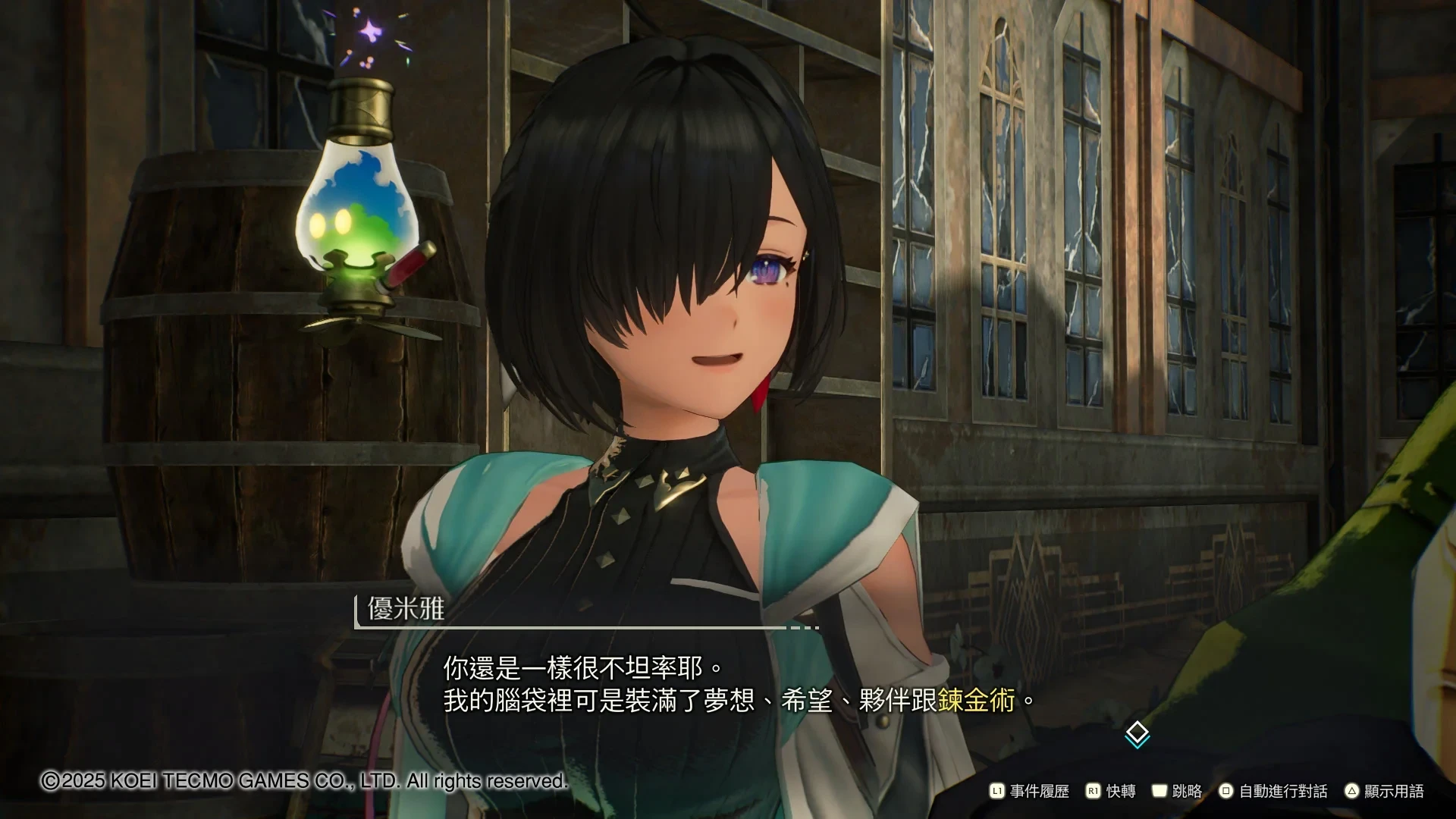This screenshot has width=1456, height=819.
Task: Advance dialogue with the diamond continue indicator
Action: point(1137,734)
